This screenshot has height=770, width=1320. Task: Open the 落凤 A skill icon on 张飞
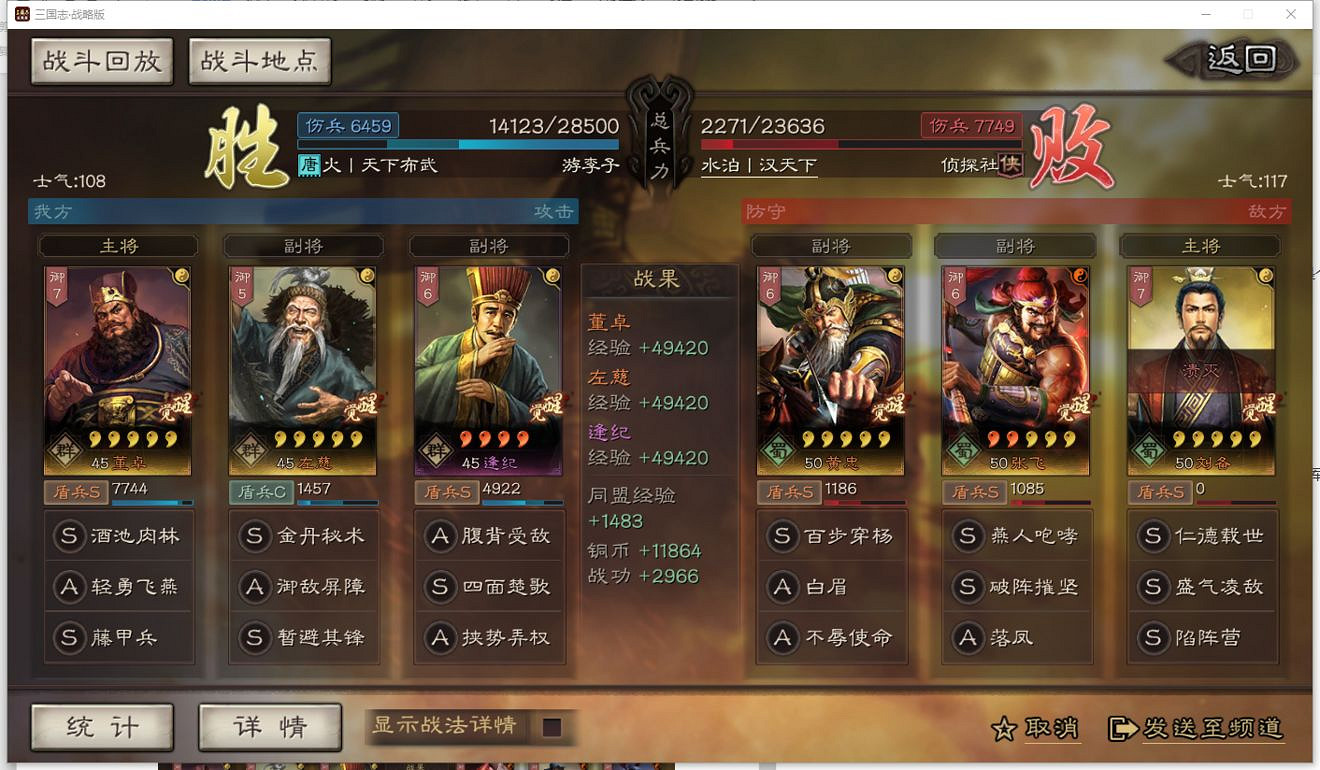(x=966, y=638)
